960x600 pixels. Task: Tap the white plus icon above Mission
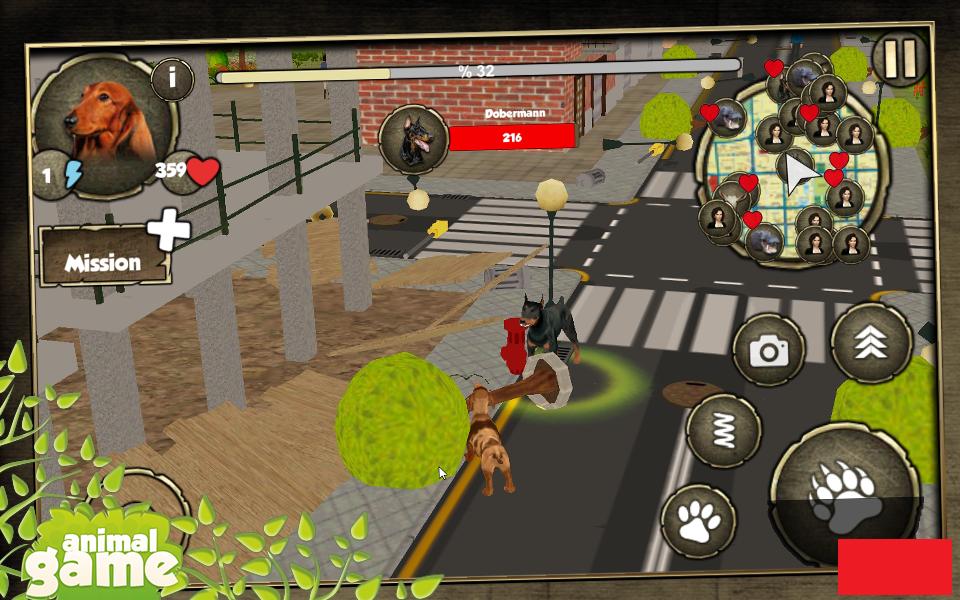pos(169,230)
